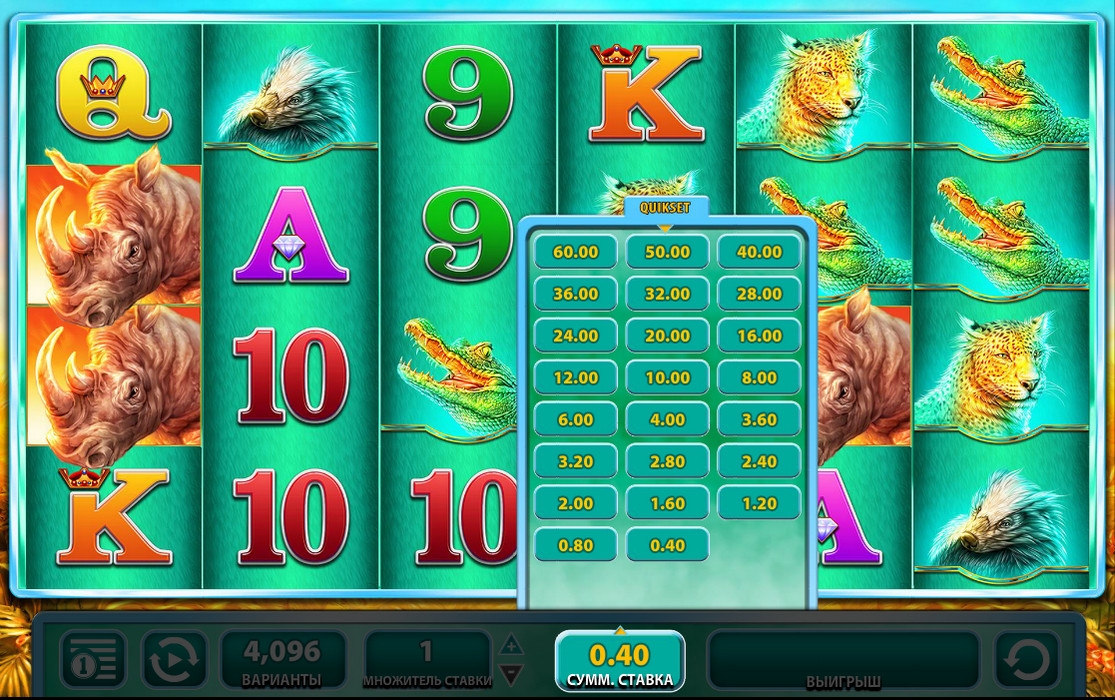Set the bet to 2.80
The image size is (1115, 700).
pos(667,461)
